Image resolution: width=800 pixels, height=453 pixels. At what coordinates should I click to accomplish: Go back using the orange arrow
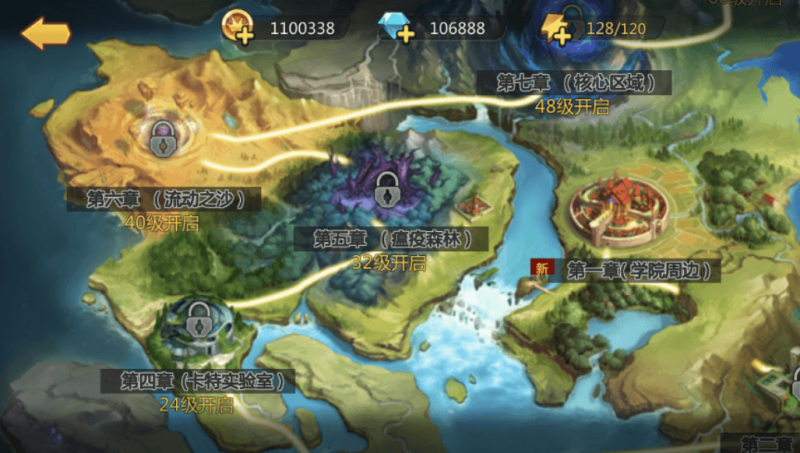(x=45, y=33)
